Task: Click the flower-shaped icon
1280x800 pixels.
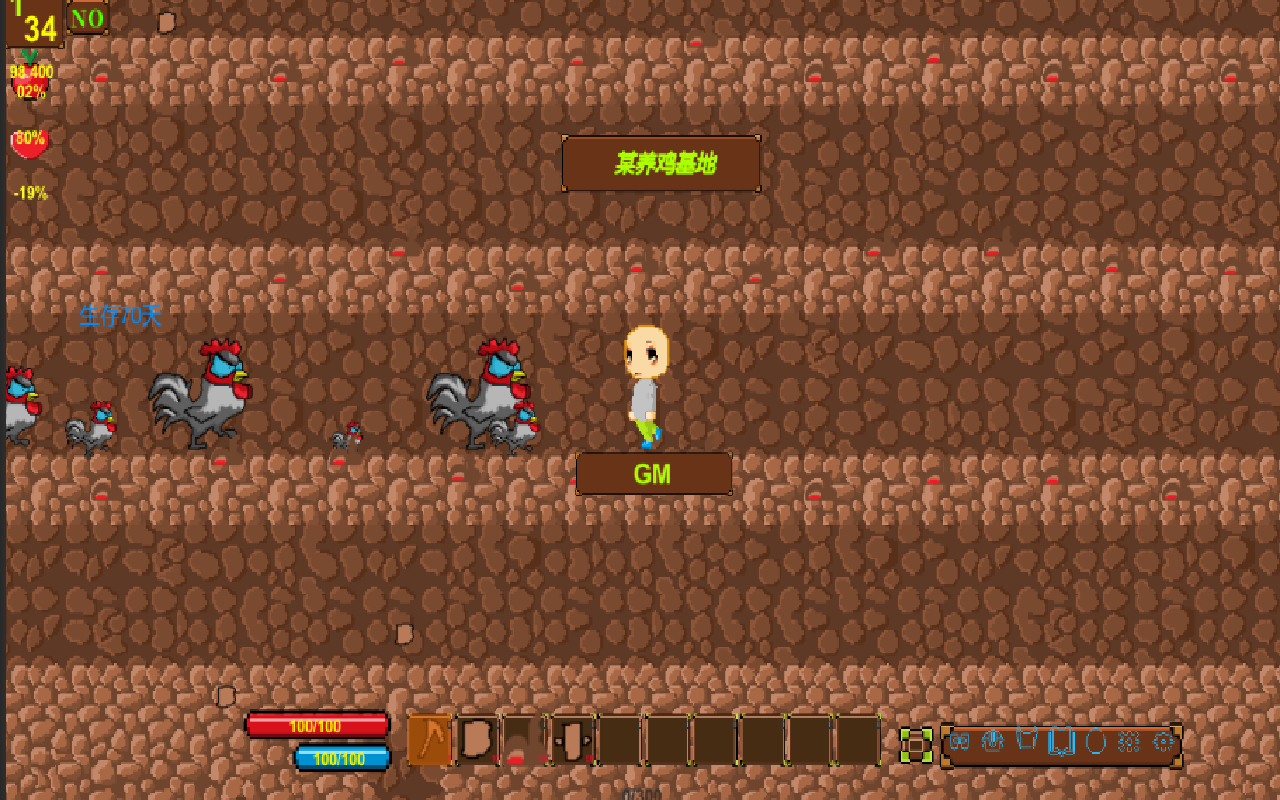Action: 1129,742
